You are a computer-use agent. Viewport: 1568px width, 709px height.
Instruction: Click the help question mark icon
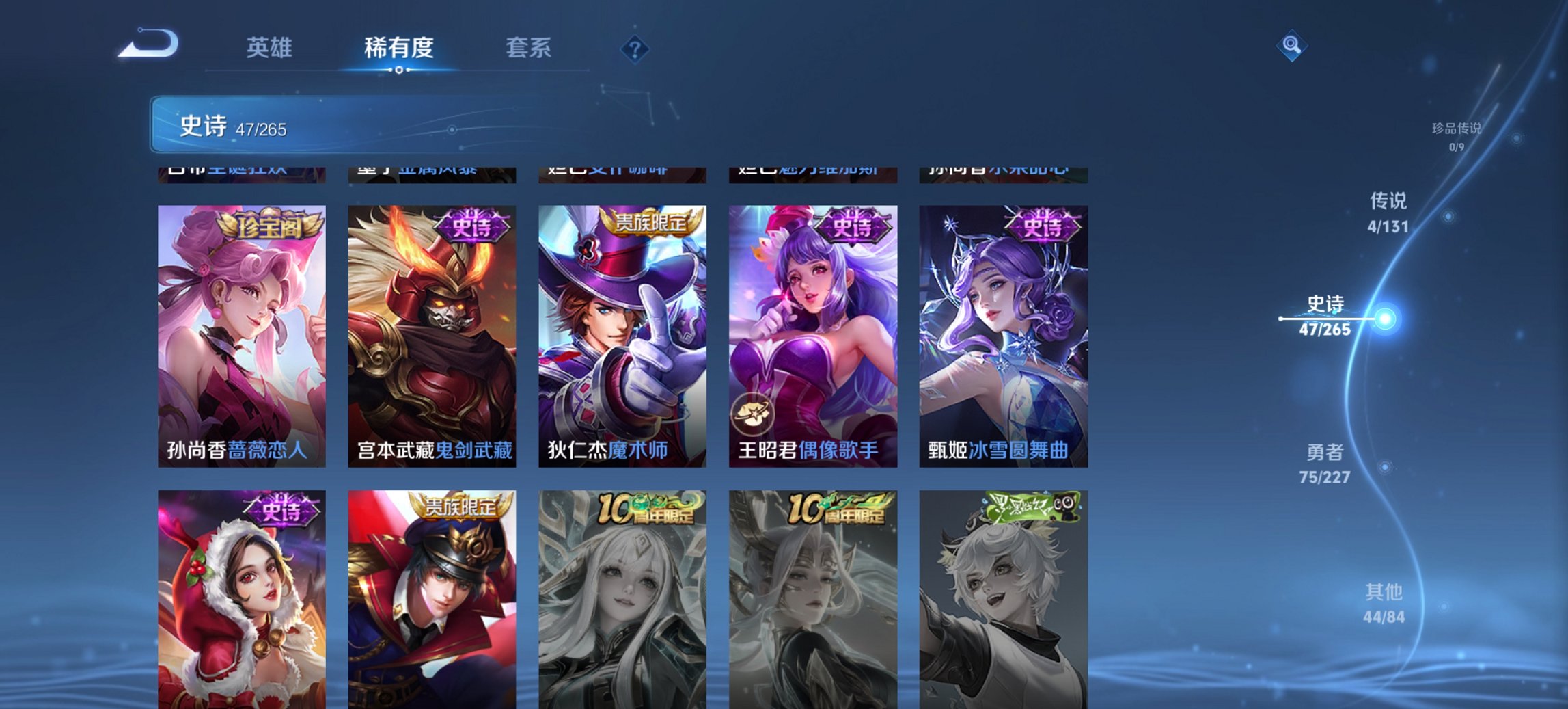point(635,48)
